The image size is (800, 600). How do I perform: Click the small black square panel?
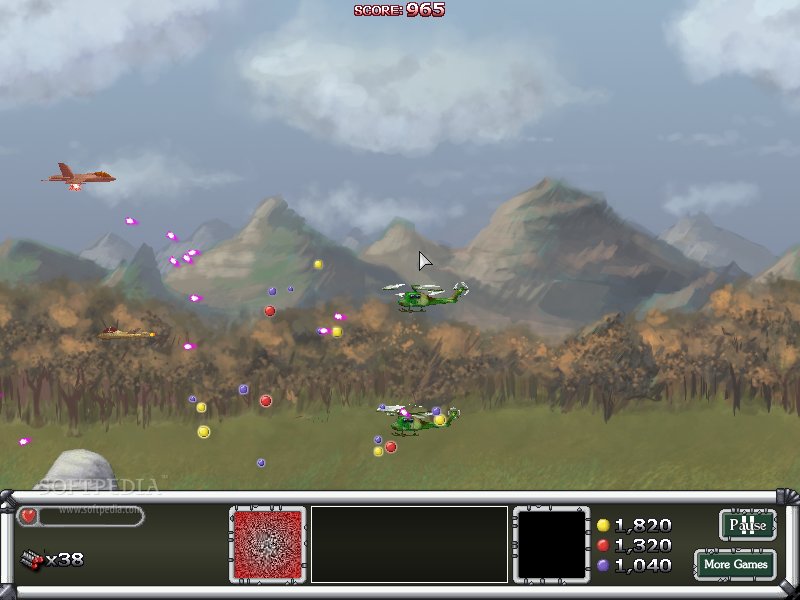point(549,544)
